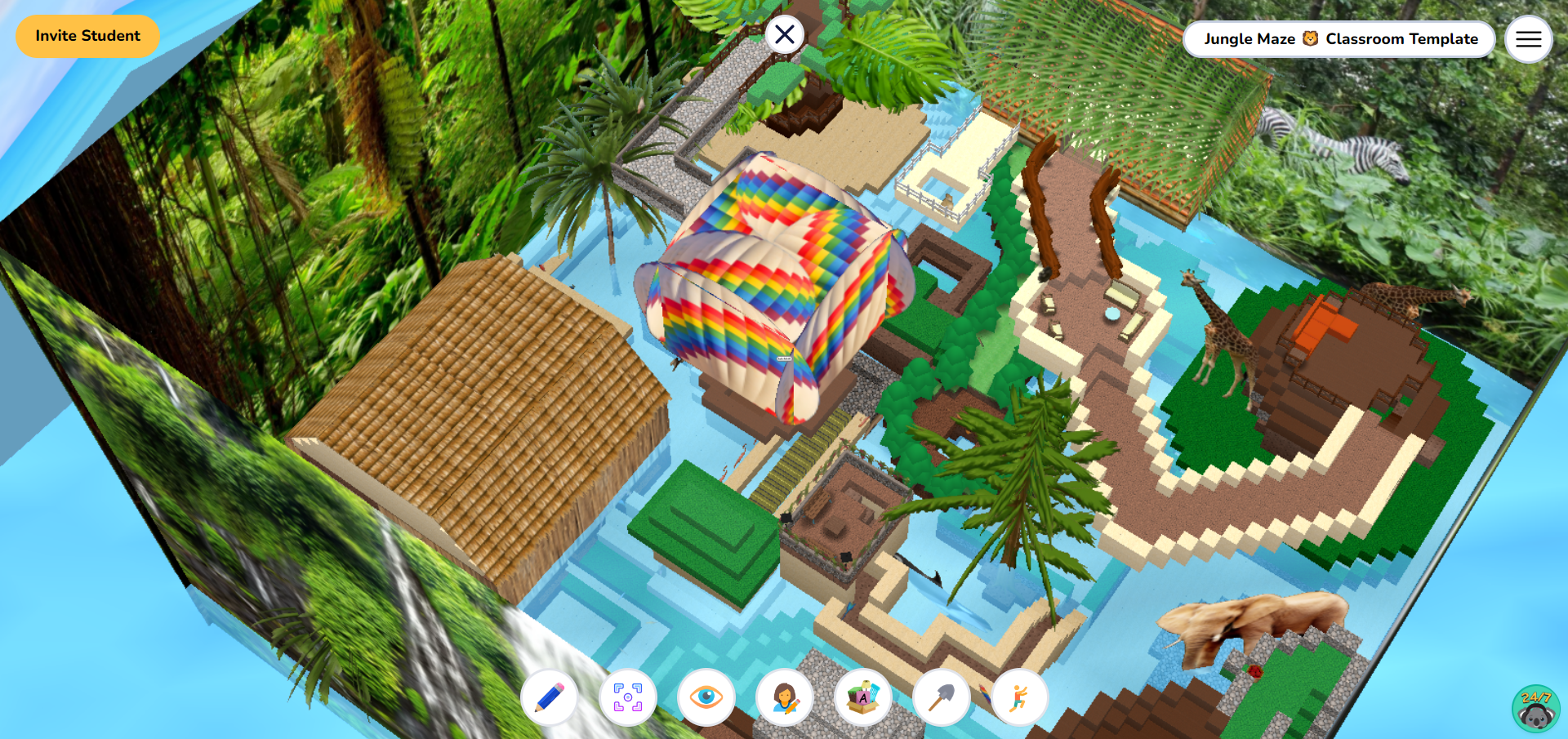Click the Jungle Maze Classroom Template title

1340,38
